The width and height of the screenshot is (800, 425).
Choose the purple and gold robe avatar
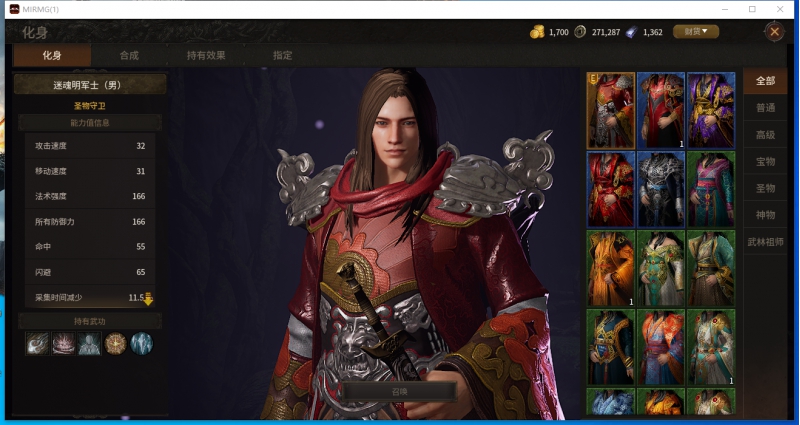coord(710,110)
